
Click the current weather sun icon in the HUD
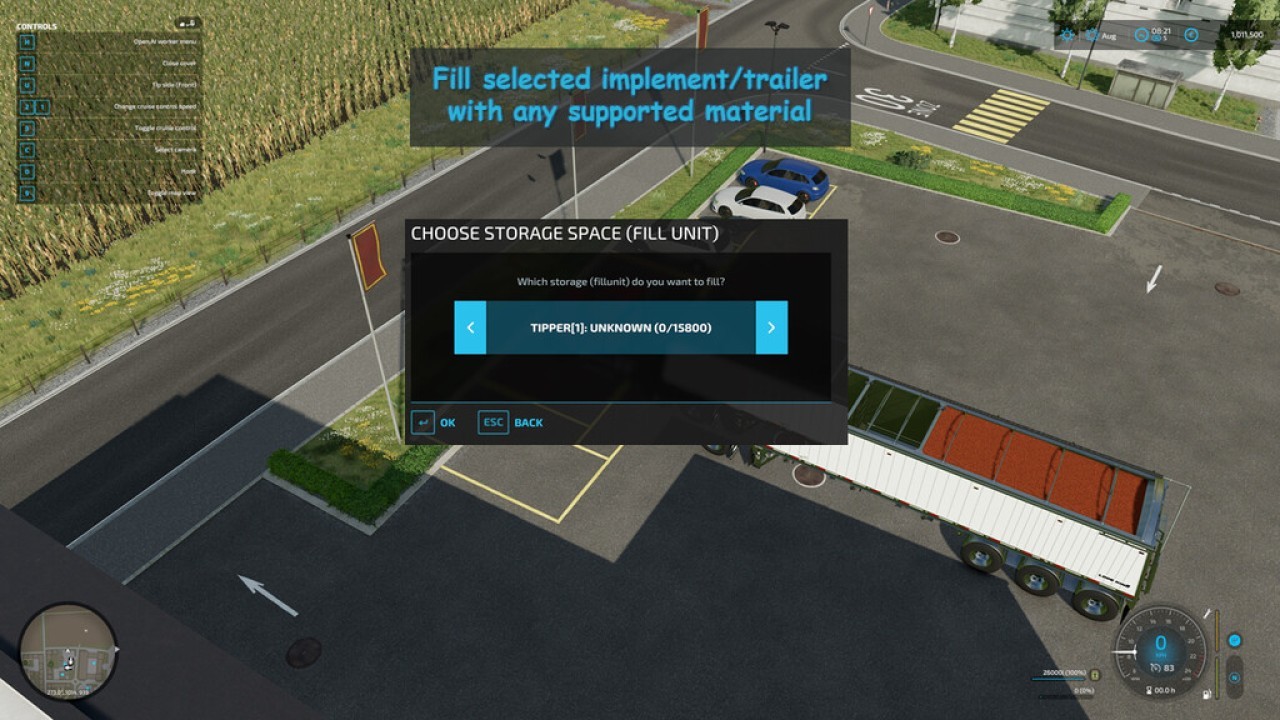click(x=1067, y=35)
